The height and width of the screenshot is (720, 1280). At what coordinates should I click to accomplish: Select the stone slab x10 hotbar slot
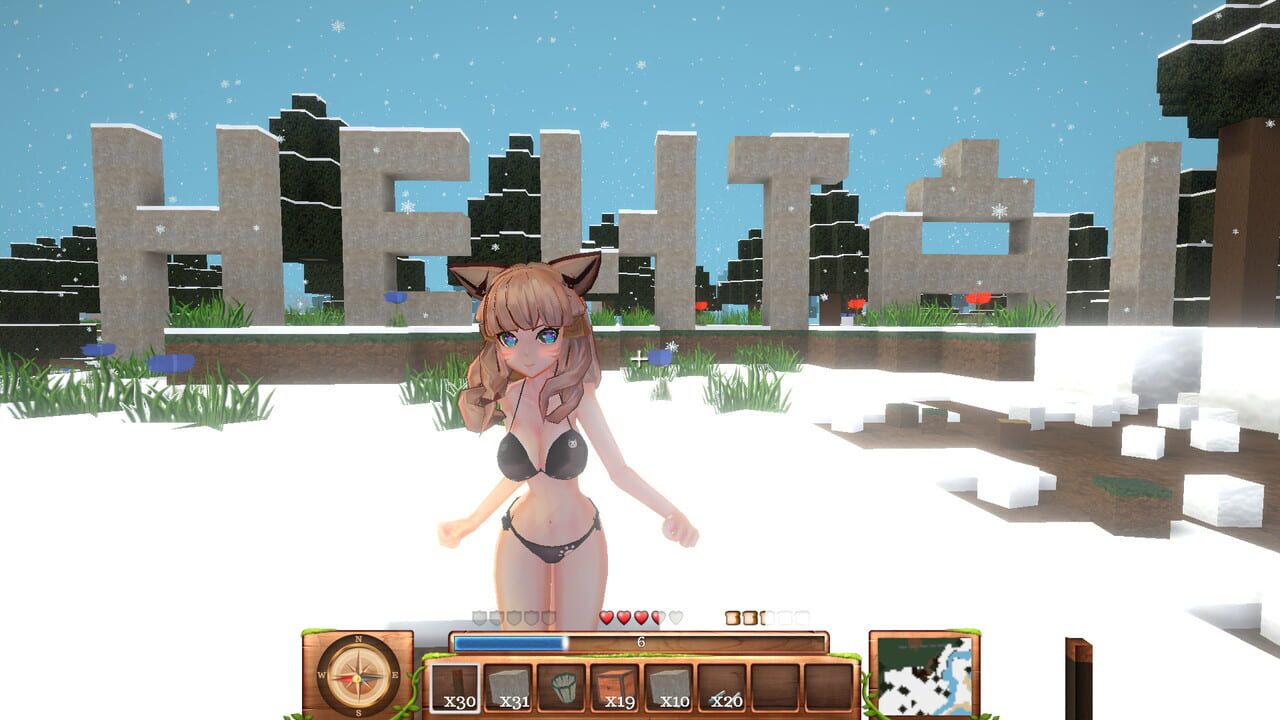point(669,686)
